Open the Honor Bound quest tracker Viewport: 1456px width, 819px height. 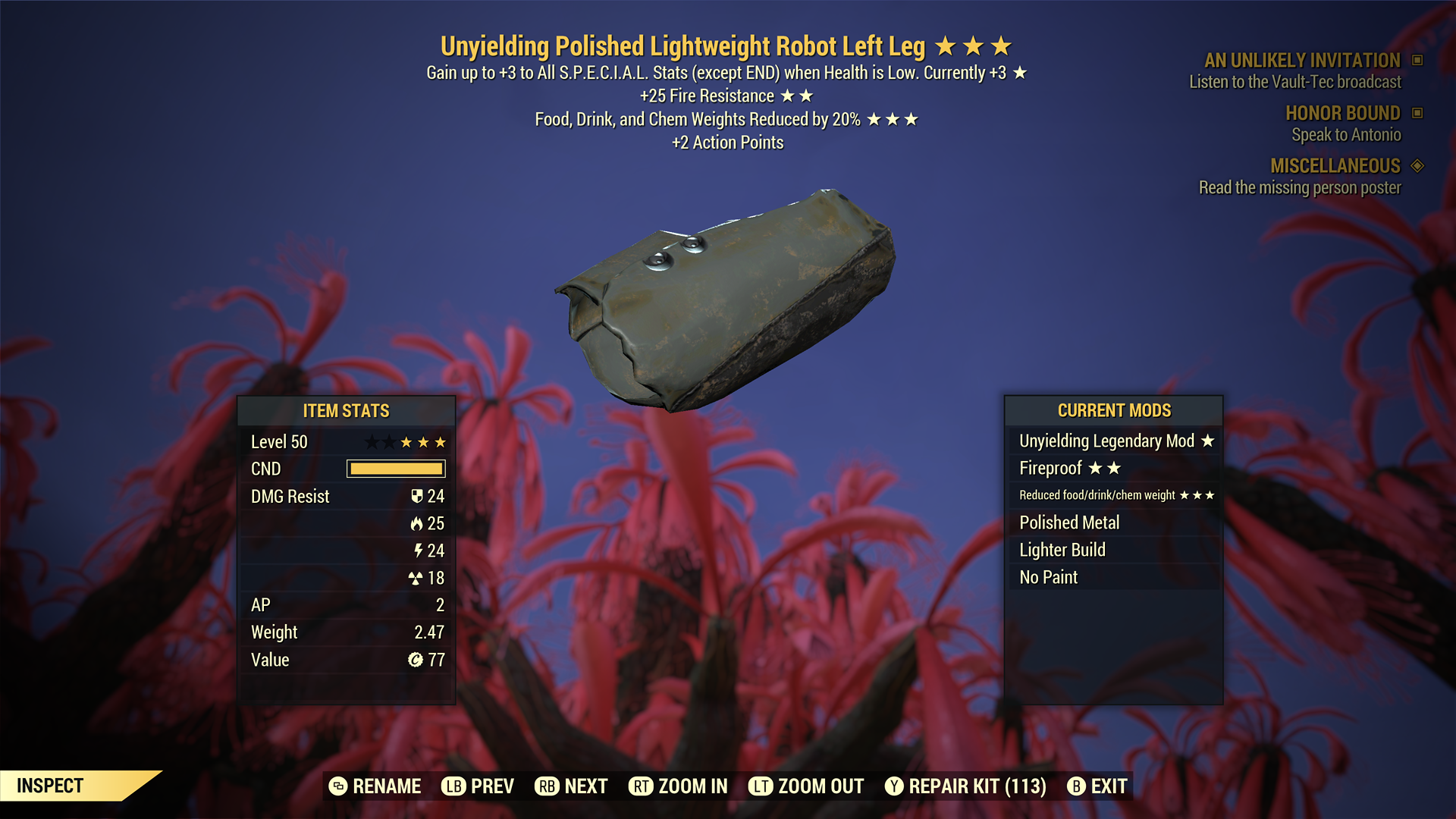pos(1342,113)
